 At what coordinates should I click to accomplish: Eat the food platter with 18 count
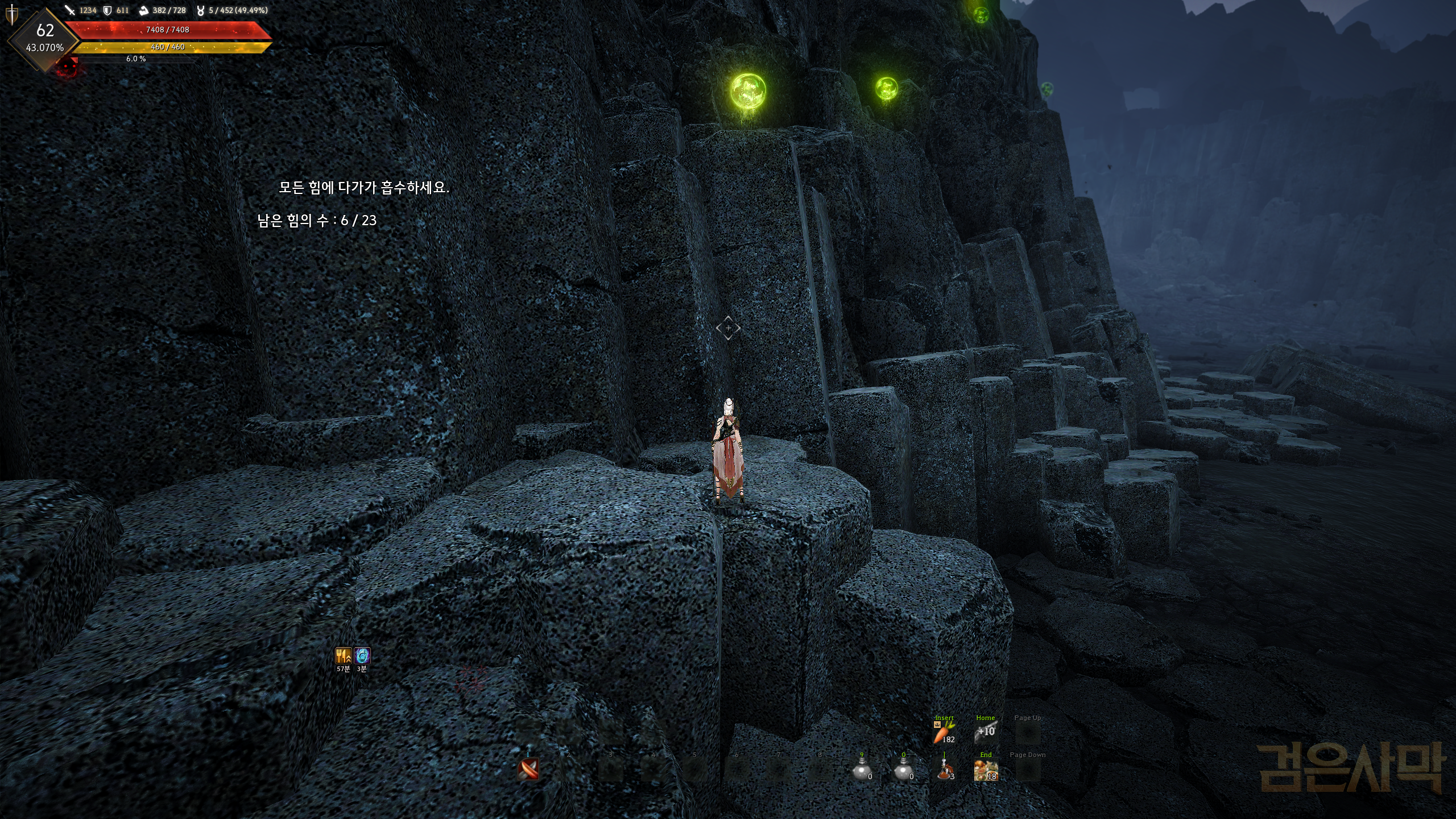(986, 771)
